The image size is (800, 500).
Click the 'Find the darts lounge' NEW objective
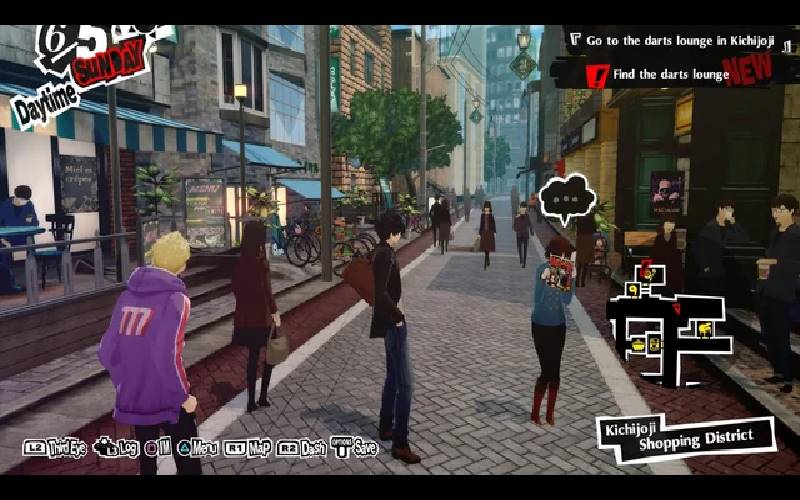(x=670, y=73)
